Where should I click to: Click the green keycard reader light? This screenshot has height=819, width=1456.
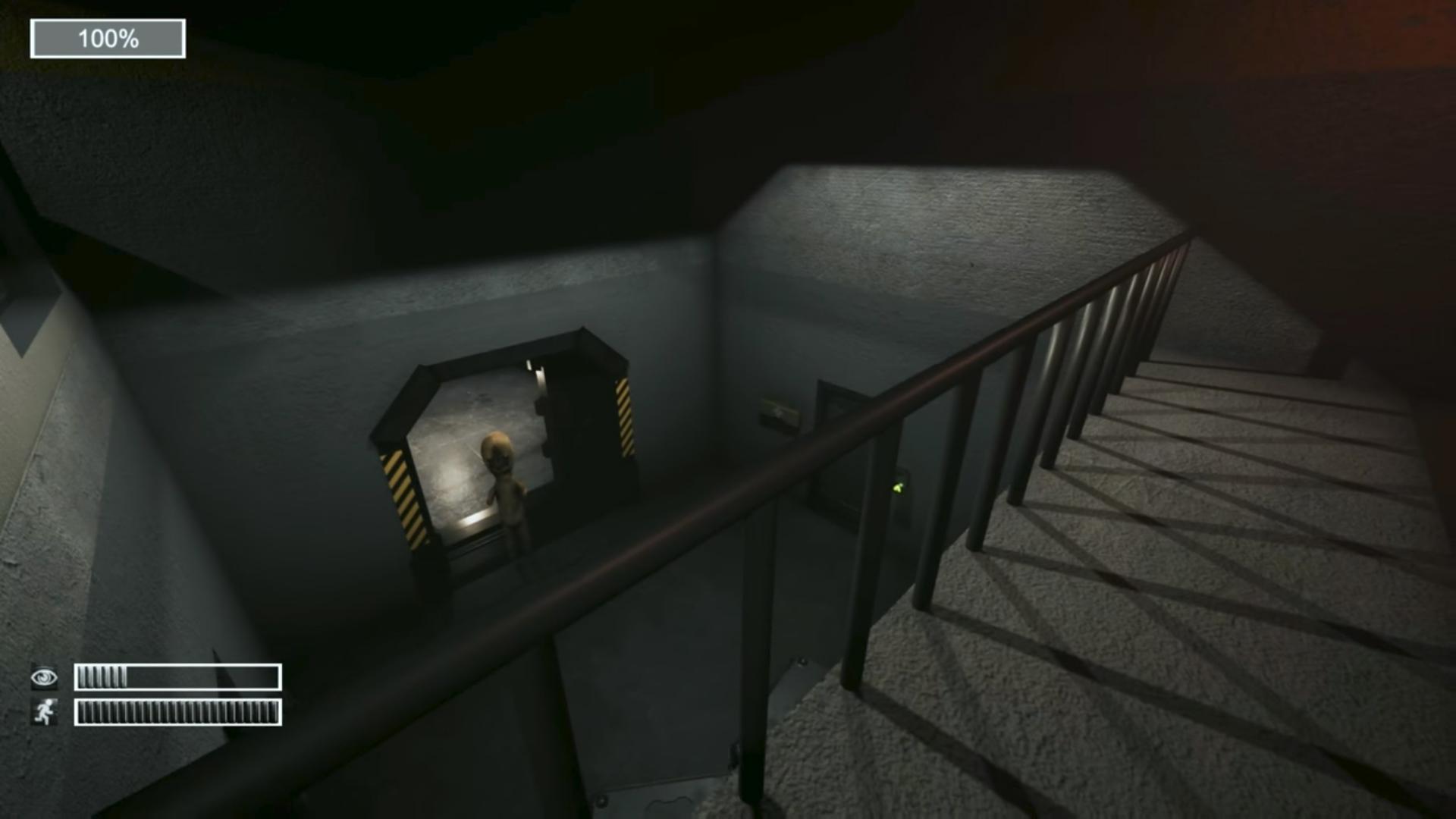point(899,488)
